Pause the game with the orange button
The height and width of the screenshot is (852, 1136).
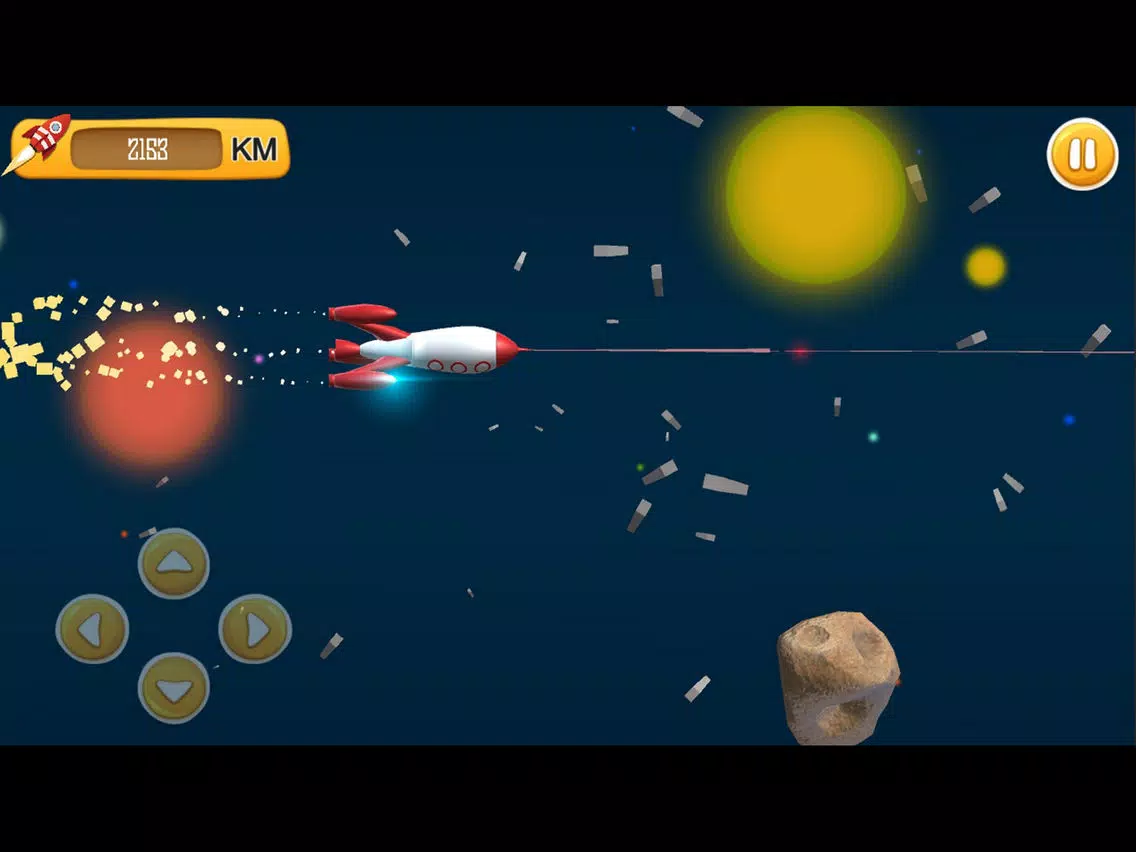(x=1082, y=154)
